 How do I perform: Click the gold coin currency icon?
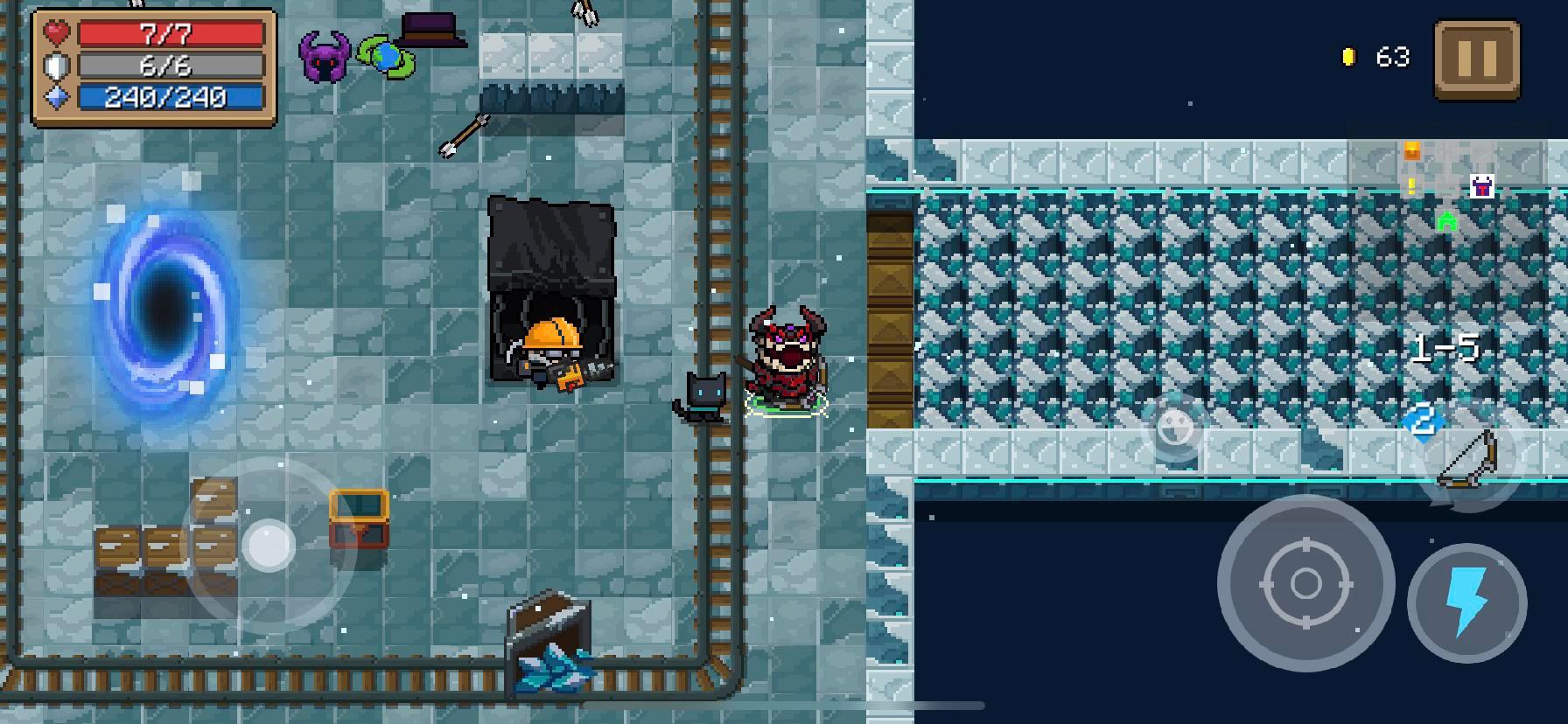pyautogui.click(x=1347, y=54)
